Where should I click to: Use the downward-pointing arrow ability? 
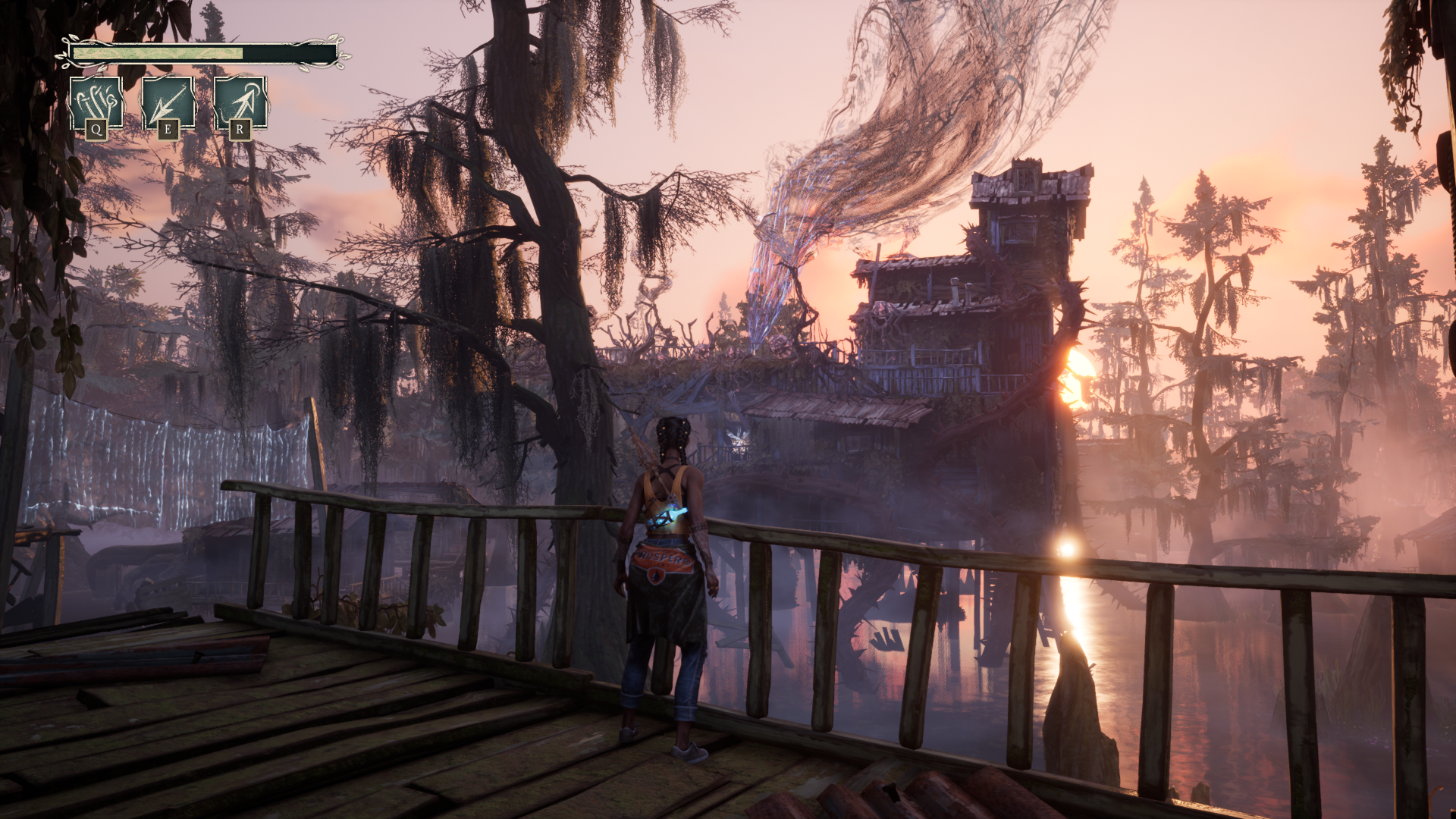click(x=168, y=103)
